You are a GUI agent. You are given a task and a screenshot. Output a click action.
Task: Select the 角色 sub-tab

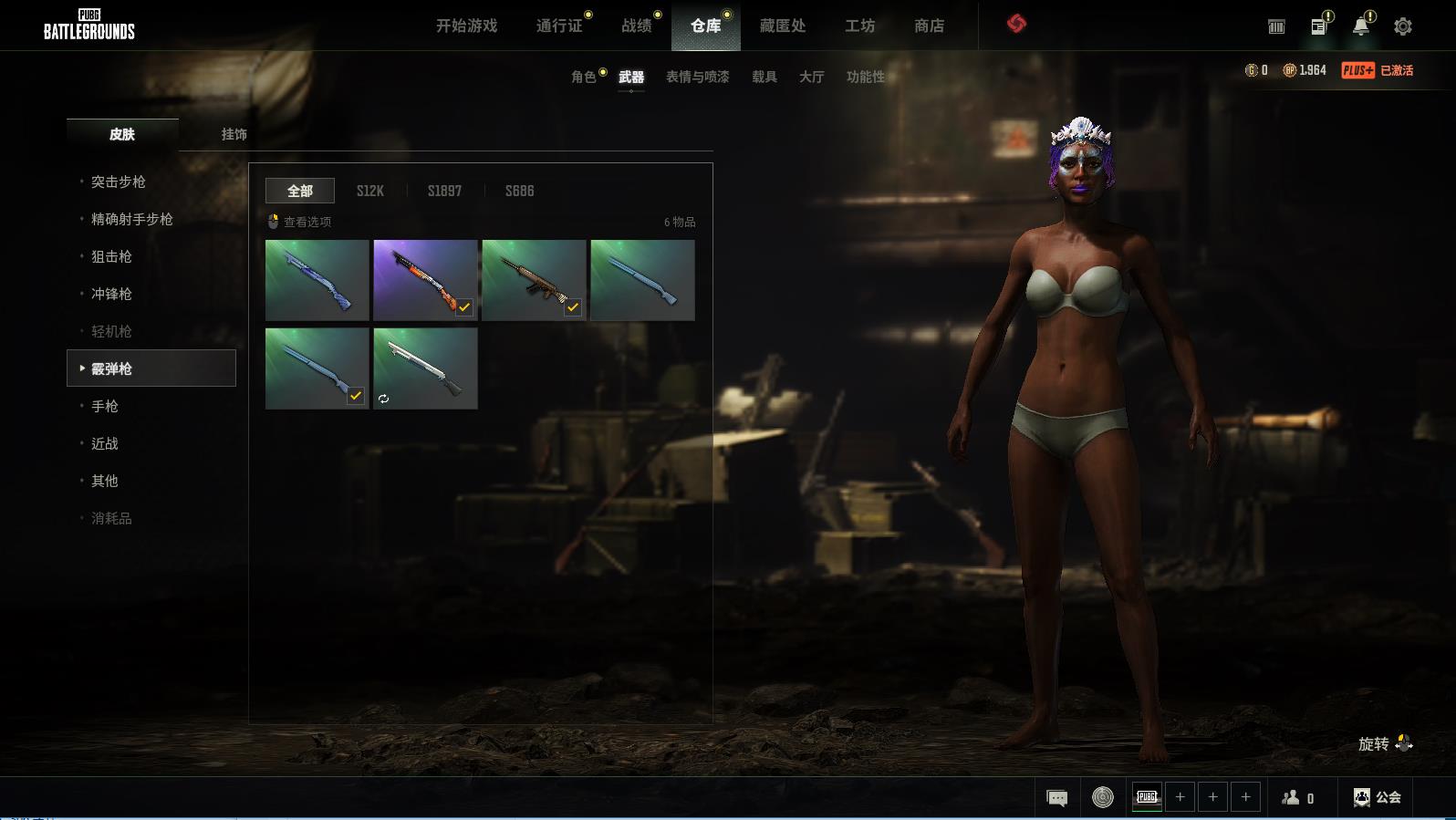pyautogui.click(x=584, y=77)
